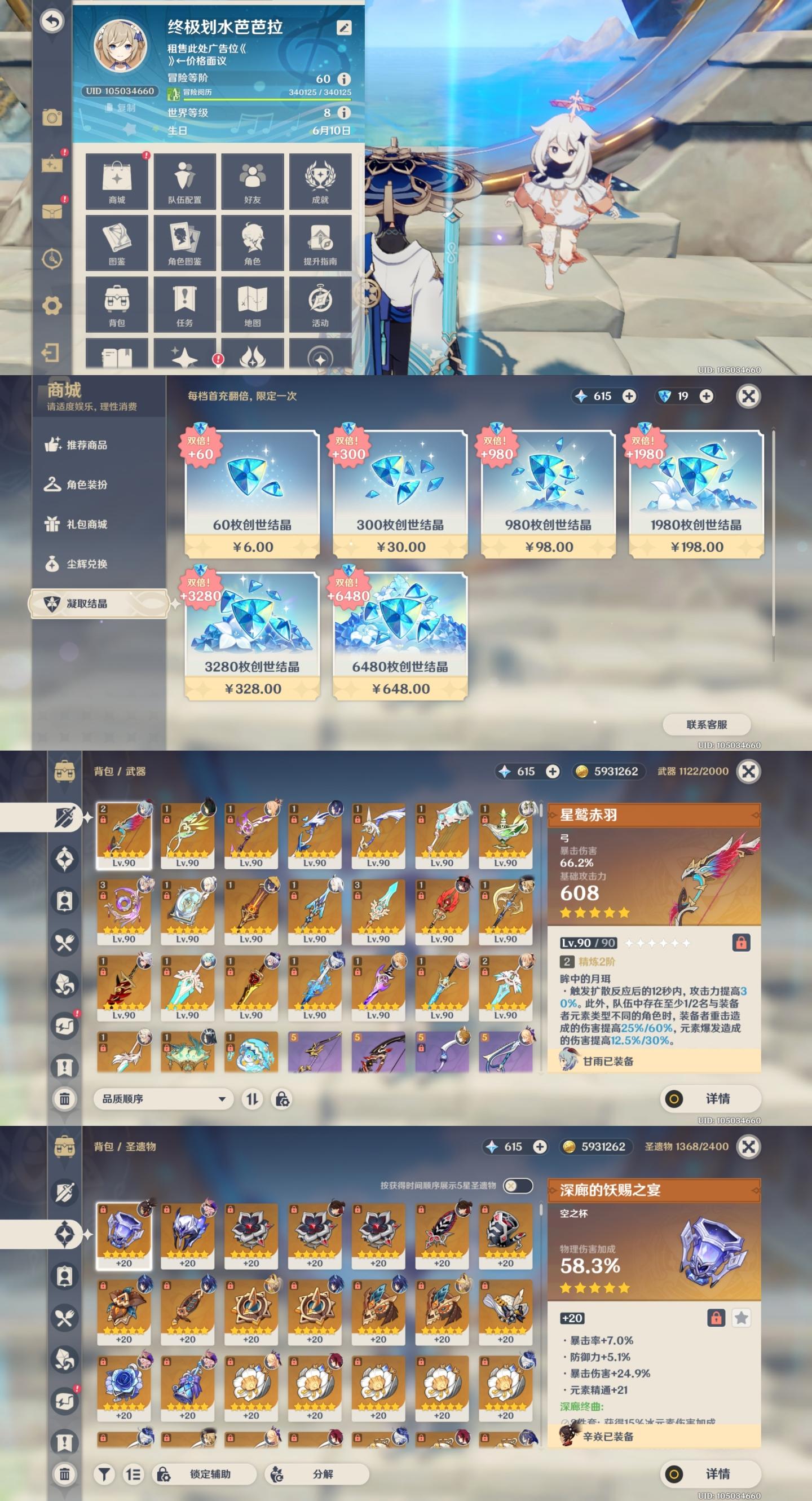The image size is (812, 1501).
Task: Purchase the 980枚创世结晶 pack
Action: point(548,494)
